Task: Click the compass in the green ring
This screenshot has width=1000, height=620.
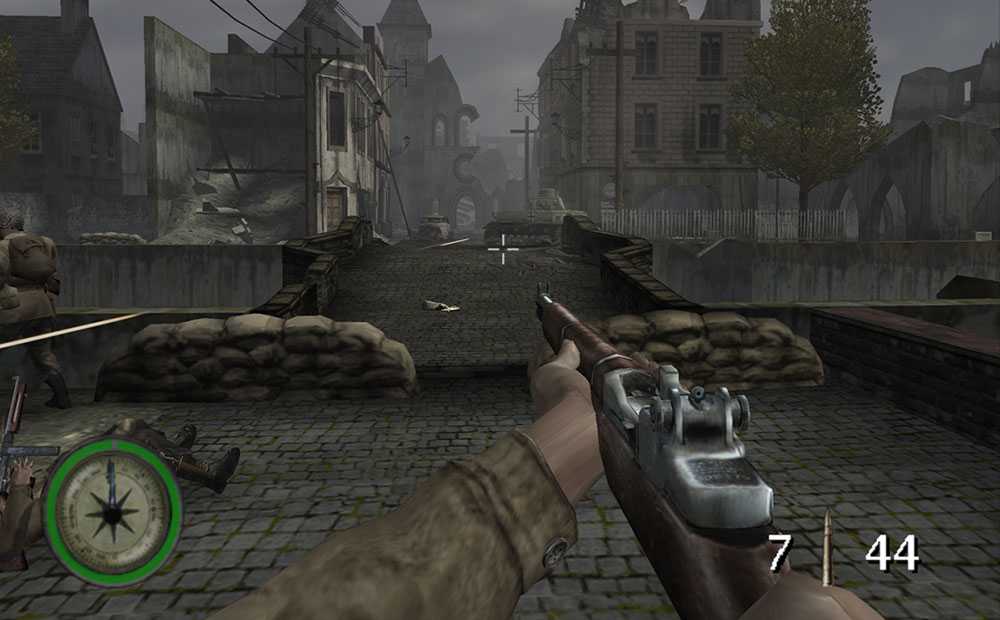Action: pyautogui.click(x=113, y=511)
